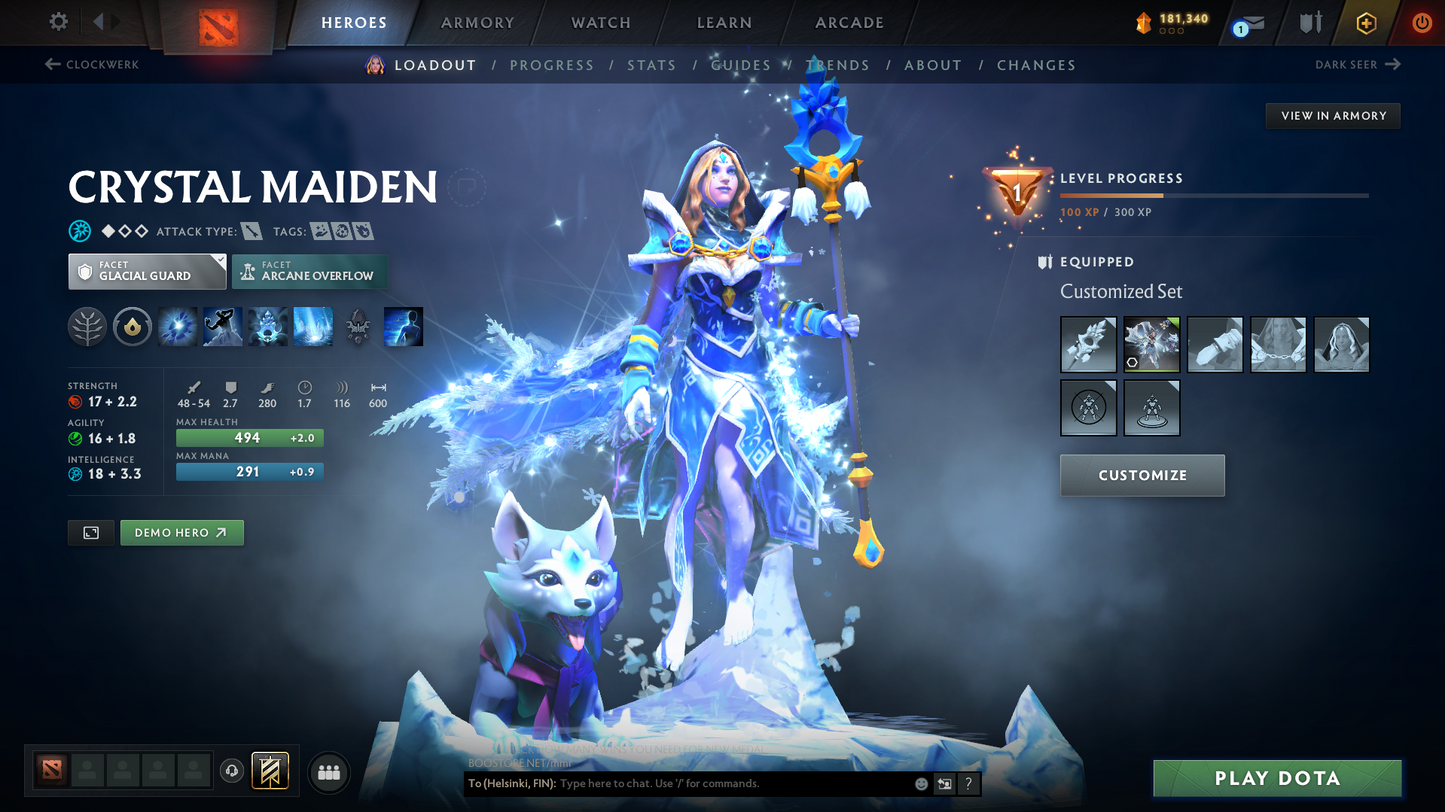The height and width of the screenshot is (812, 1445).
Task: Toggle the innate ability branch icon
Action: [x=87, y=326]
